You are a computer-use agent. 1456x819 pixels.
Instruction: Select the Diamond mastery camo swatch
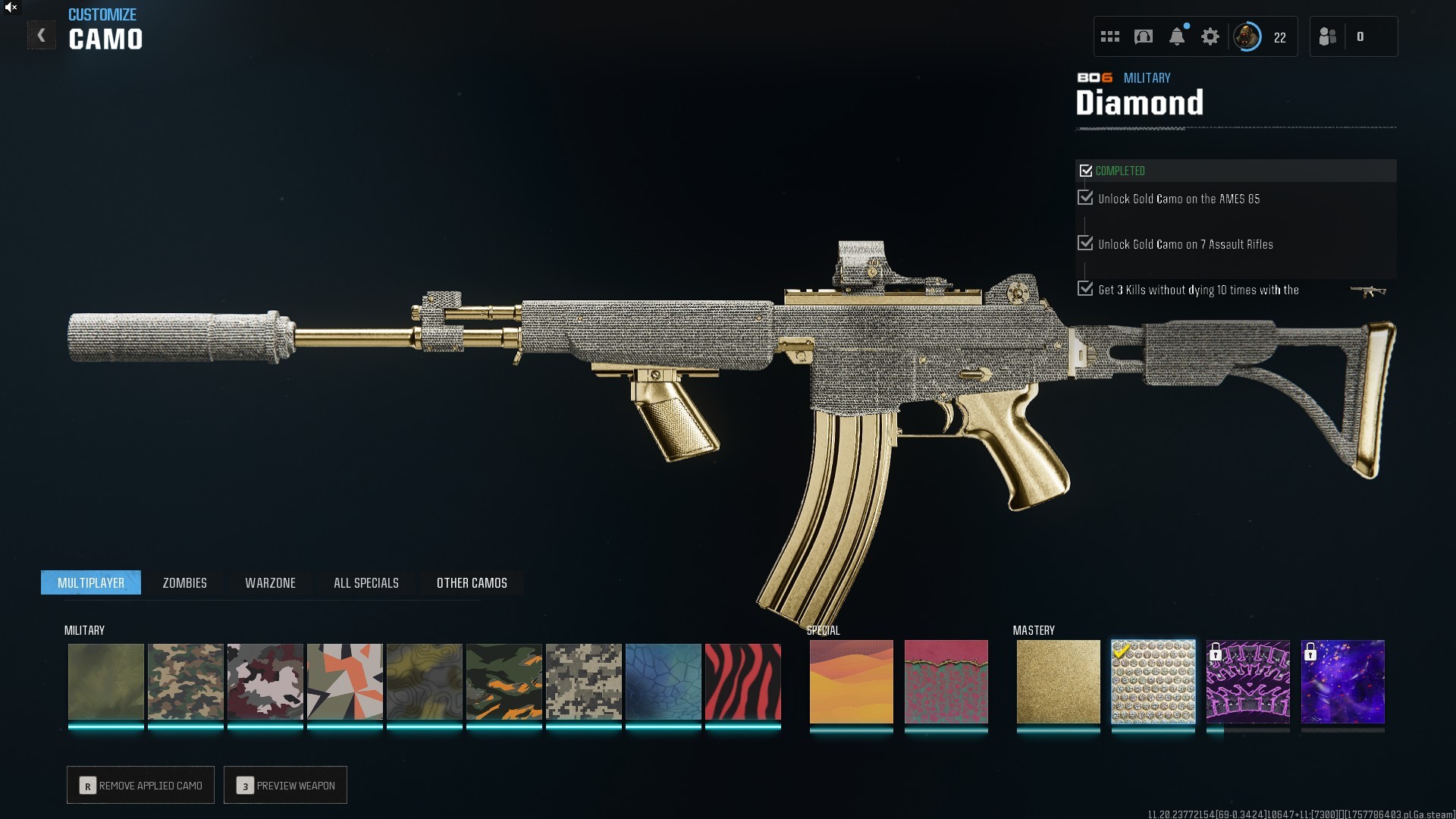(x=1153, y=682)
